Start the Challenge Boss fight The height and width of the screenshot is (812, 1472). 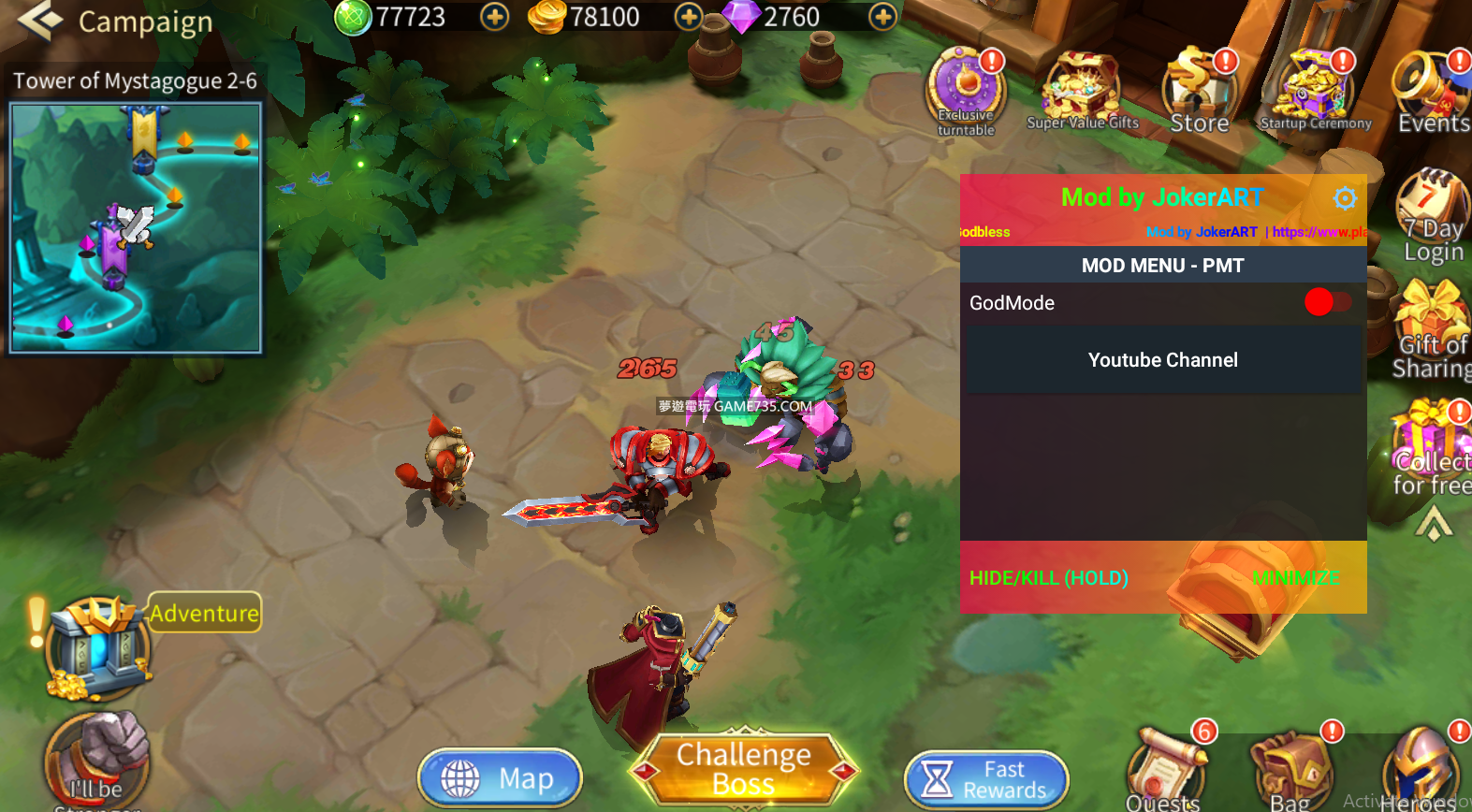pos(744,769)
